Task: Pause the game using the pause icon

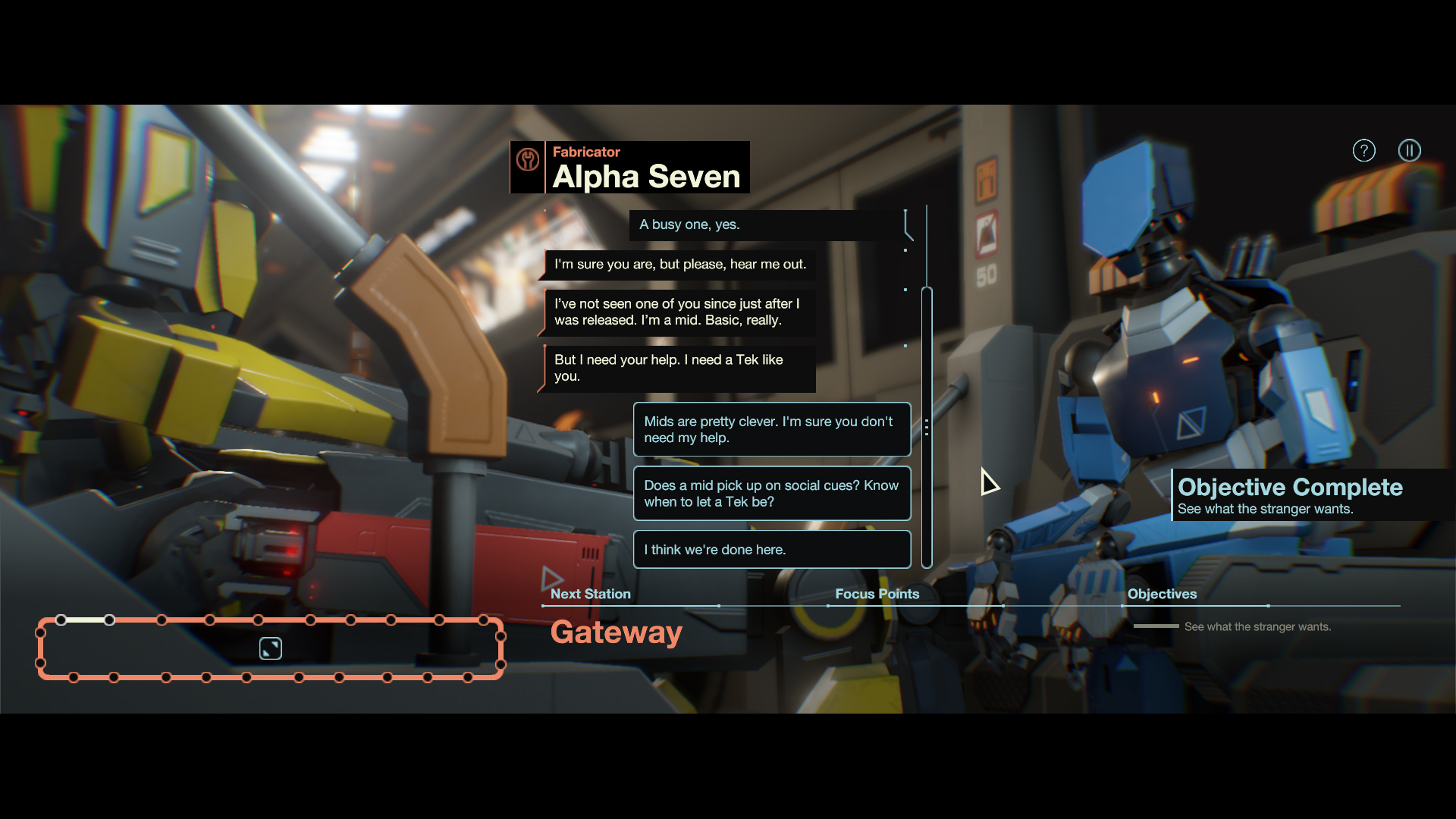Action: point(1410,150)
